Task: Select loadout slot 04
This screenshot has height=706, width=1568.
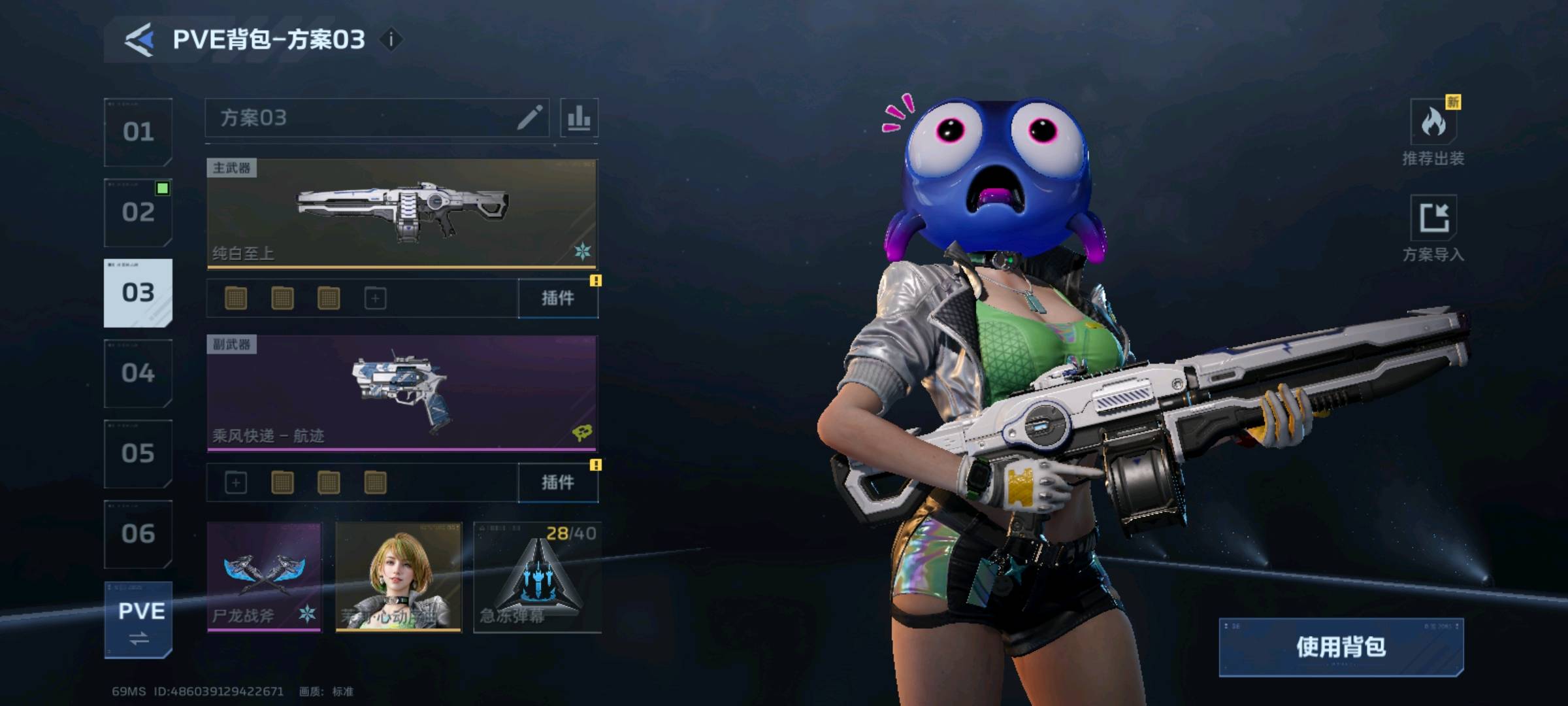Action: tap(138, 373)
